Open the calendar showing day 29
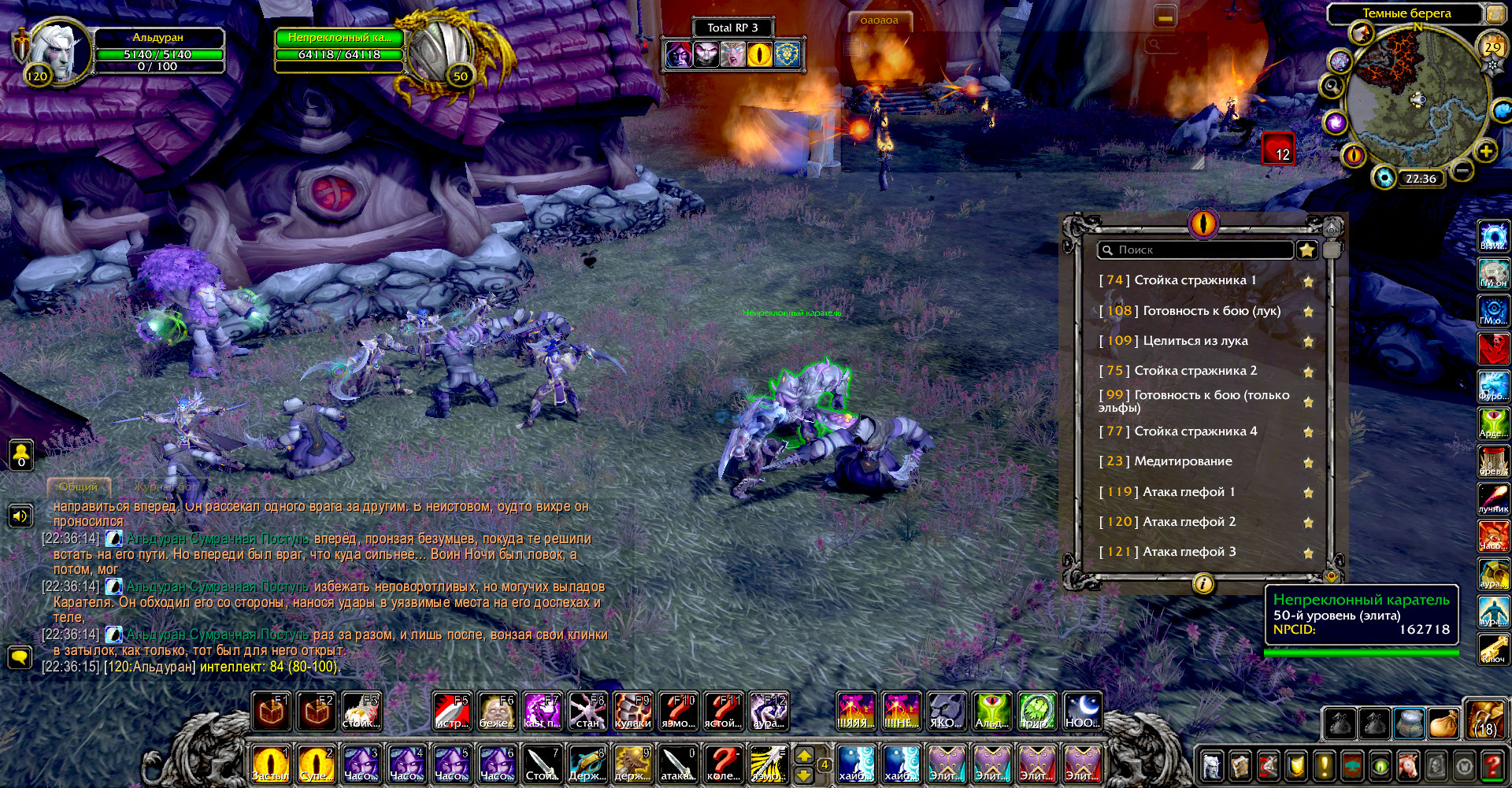The height and width of the screenshot is (788, 1512). tap(1492, 47)
